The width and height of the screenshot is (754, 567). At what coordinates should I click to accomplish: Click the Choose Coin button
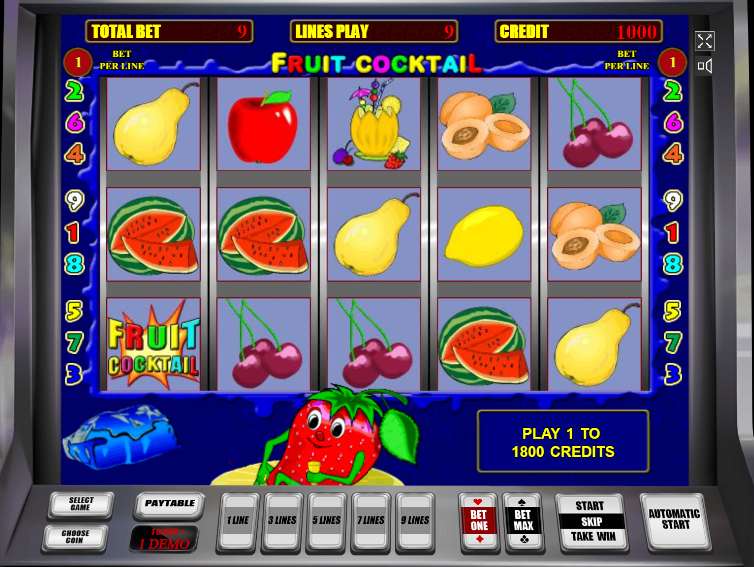click(75, 537)
